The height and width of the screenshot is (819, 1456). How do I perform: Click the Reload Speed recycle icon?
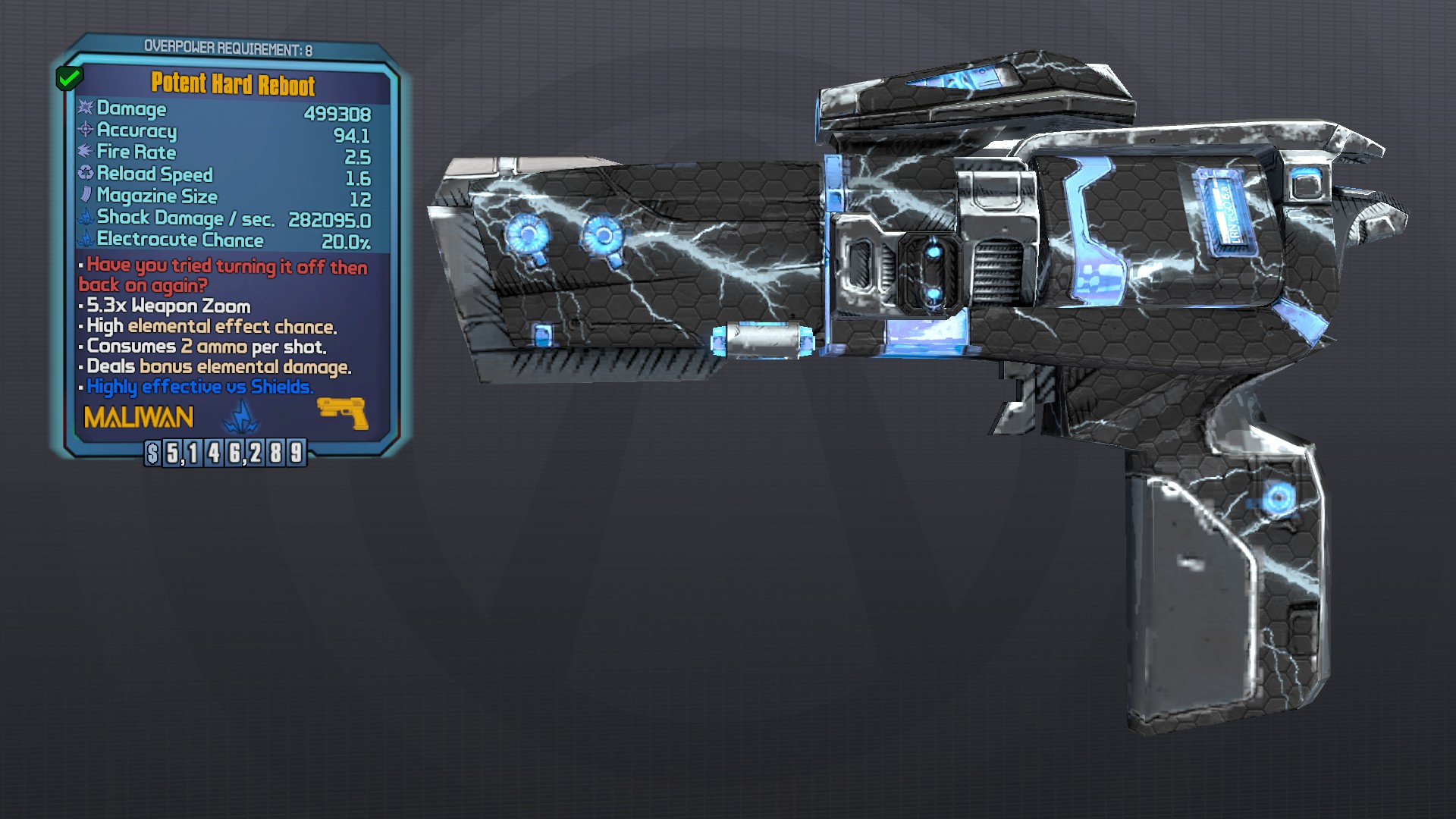(85, 174)
